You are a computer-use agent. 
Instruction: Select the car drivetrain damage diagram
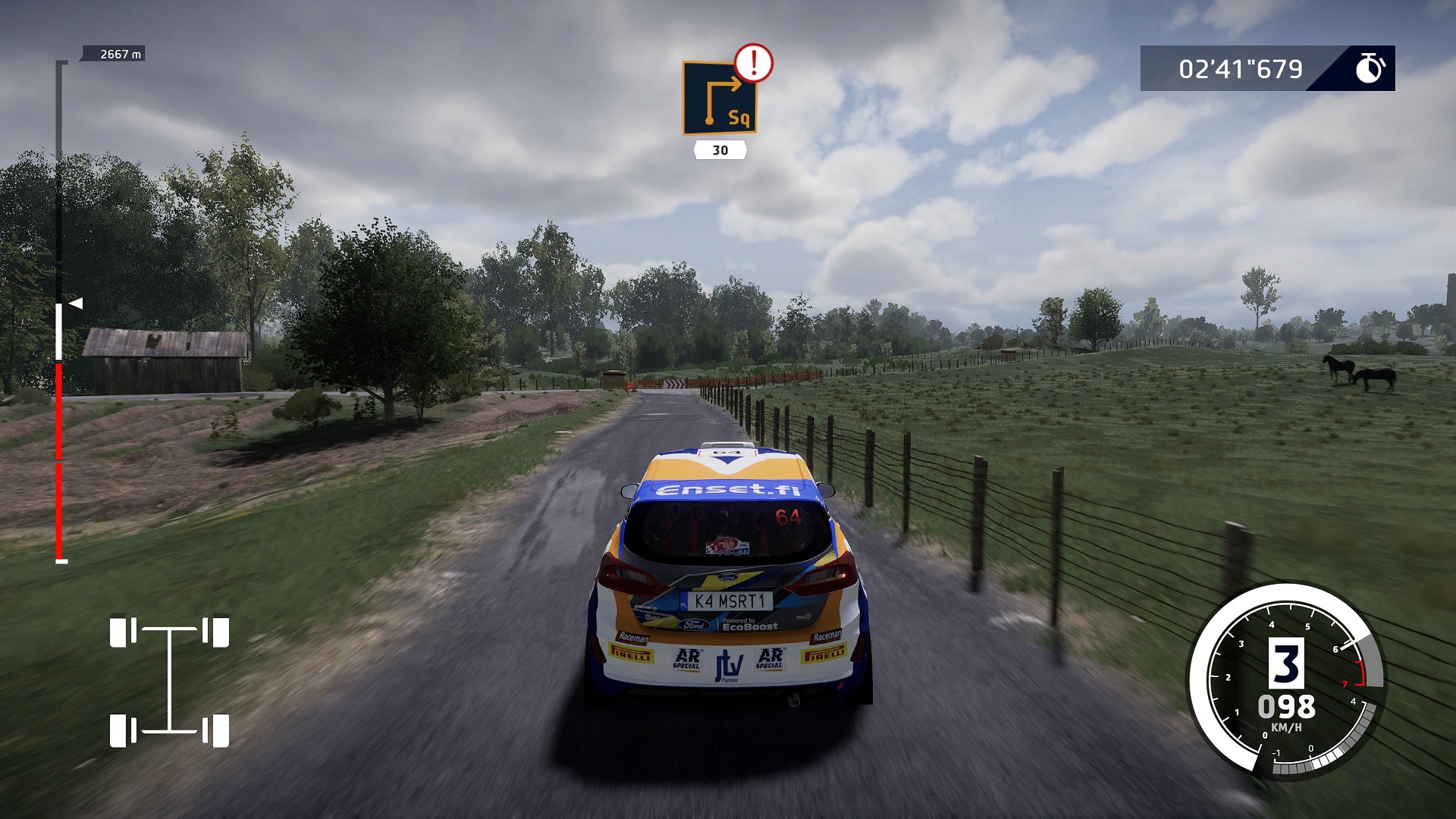pyautogui.click(x=169, y=681)
